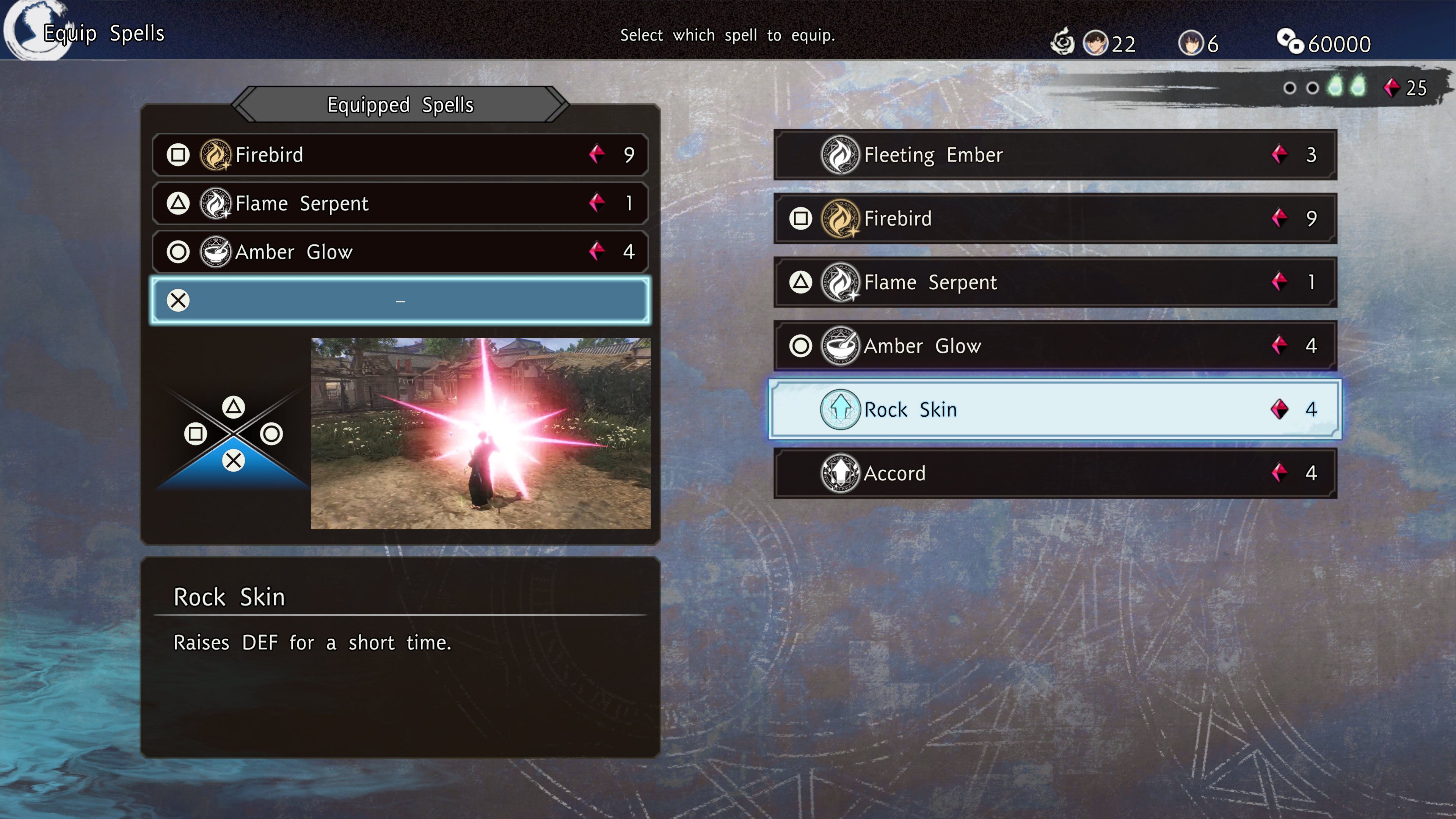This screenshot has width=1456, height=819.
Task: Pick the Accord spell entry
Action: [x=1055, y=474]
